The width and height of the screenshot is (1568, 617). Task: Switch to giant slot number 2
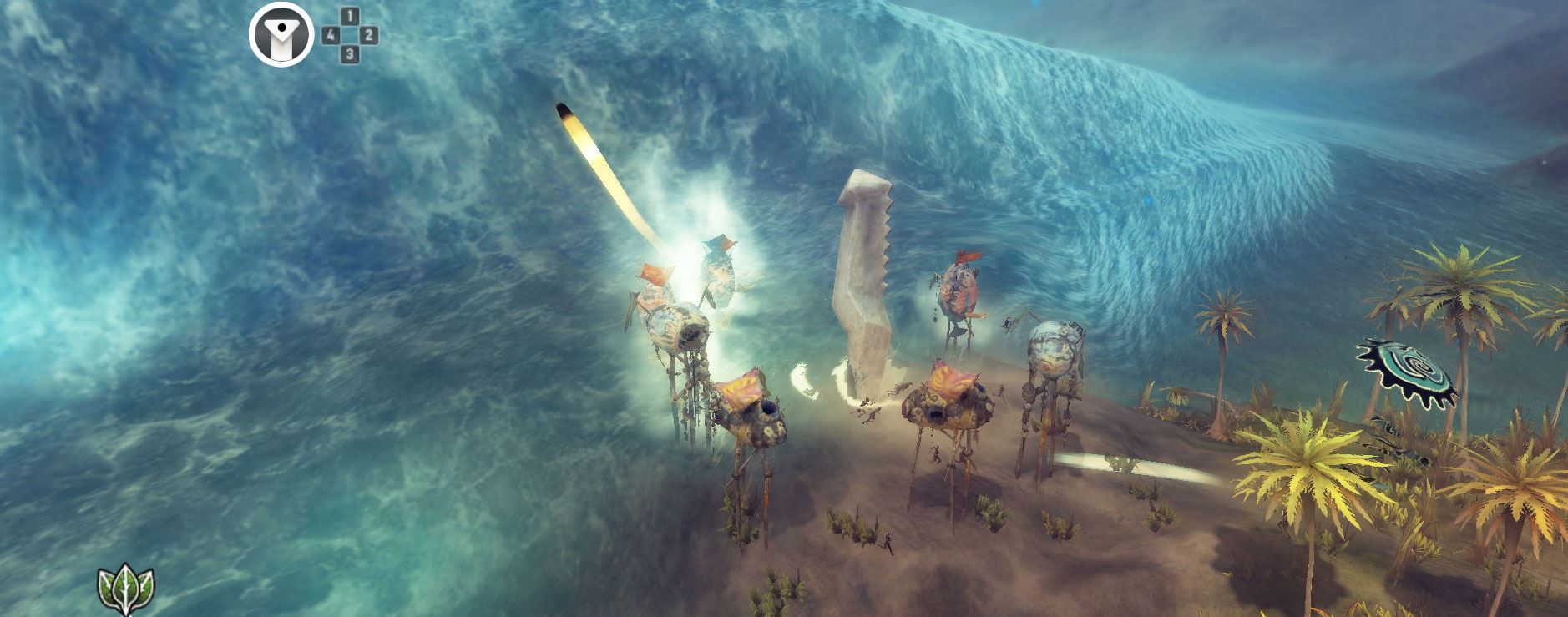(369, 35)
